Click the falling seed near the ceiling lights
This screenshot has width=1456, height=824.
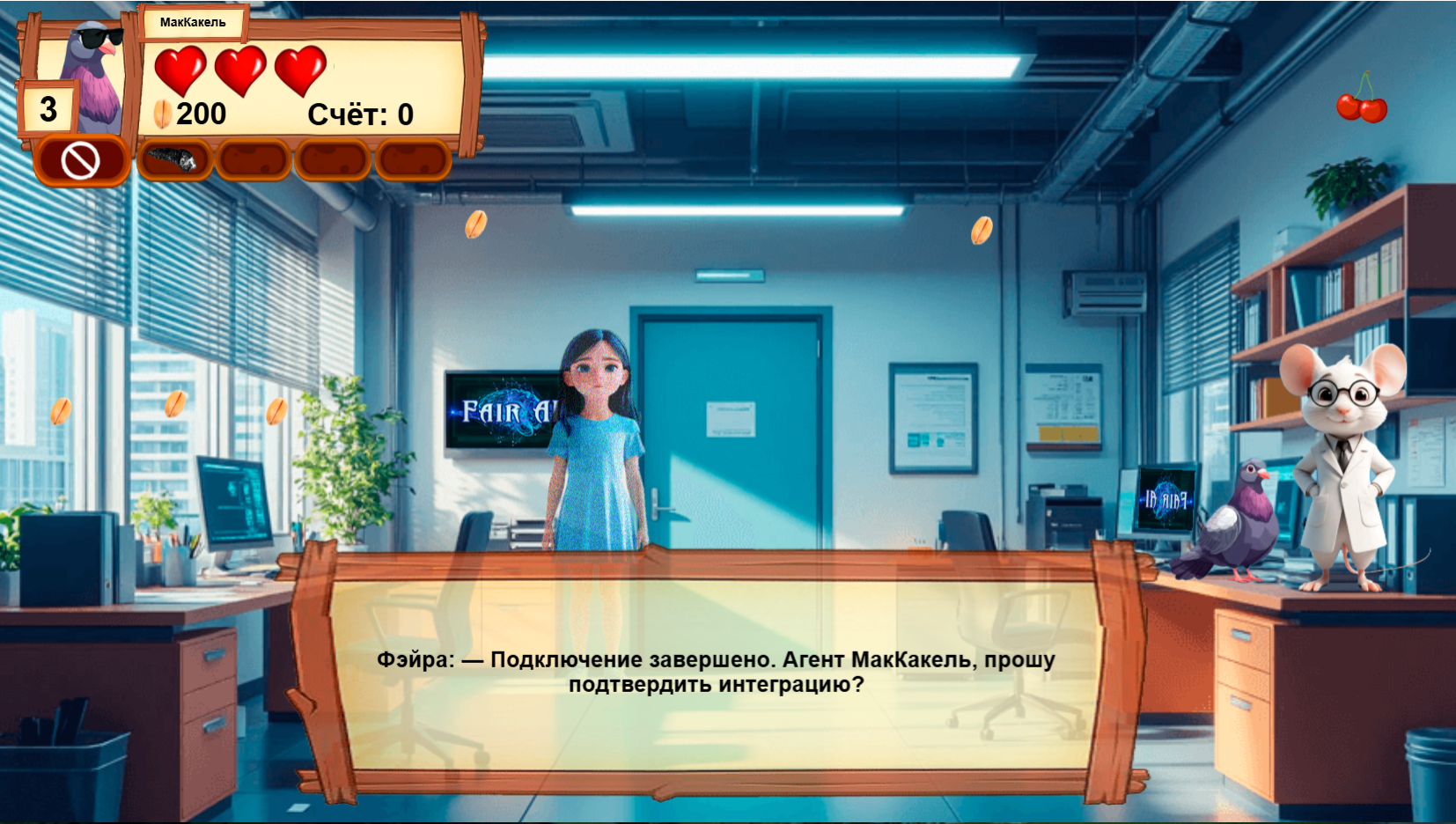tap(476, 226)
